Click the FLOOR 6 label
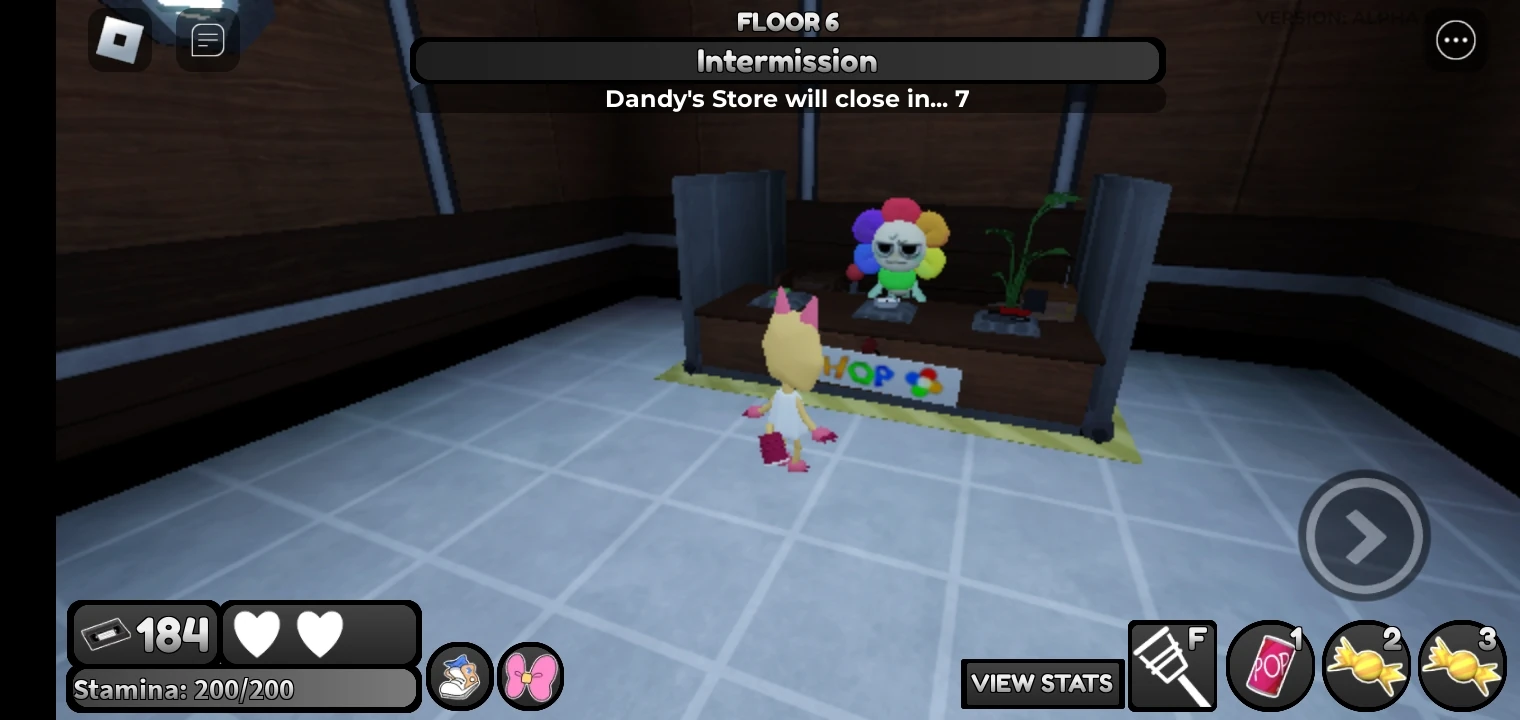The width and height of the screenshot is (1520, 720). [787, 21]
